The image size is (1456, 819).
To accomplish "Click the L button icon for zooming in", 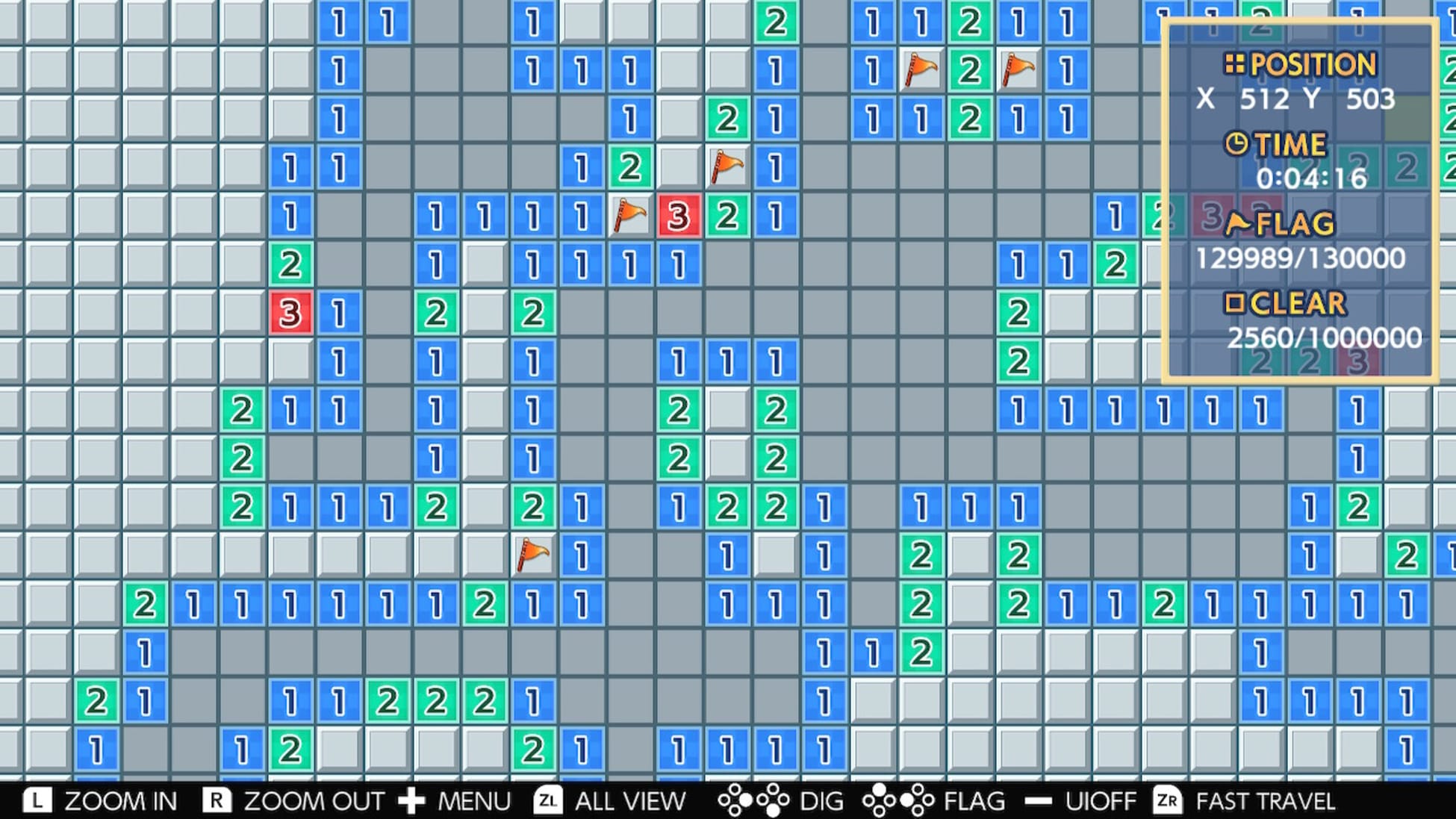I will (x=39, y=800).
